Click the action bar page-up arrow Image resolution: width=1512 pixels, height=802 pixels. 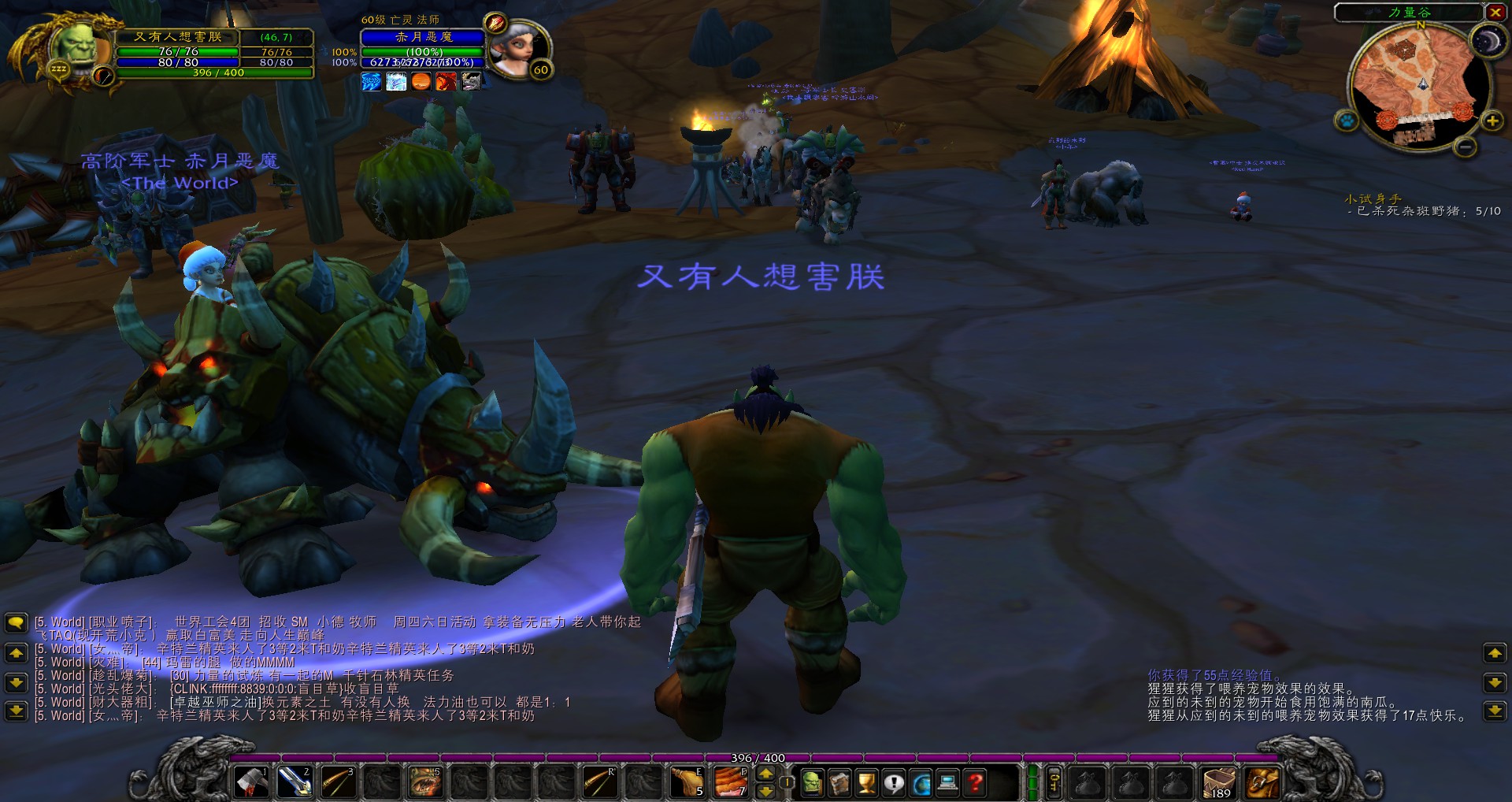[765, 774]
